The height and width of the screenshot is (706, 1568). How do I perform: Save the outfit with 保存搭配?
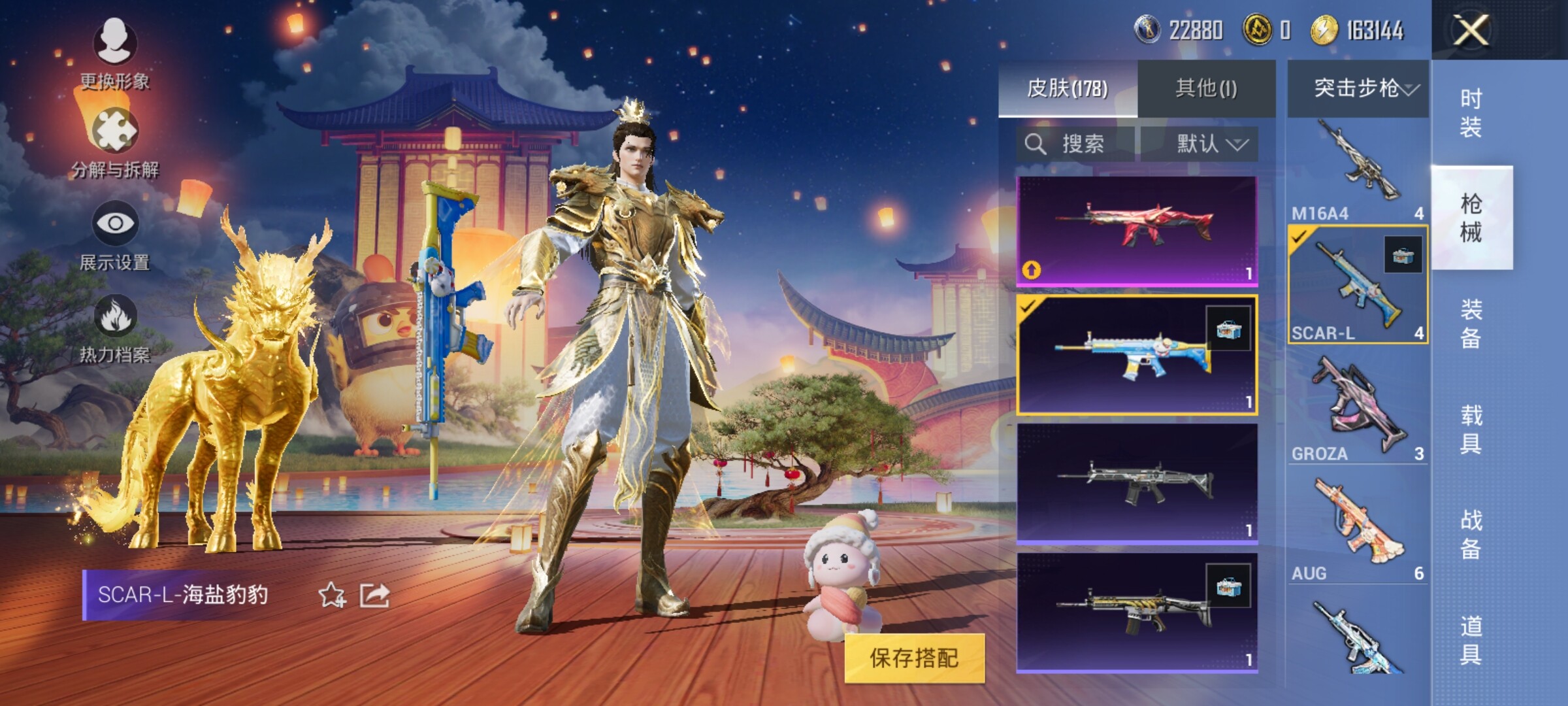click(x=914, y=658)
